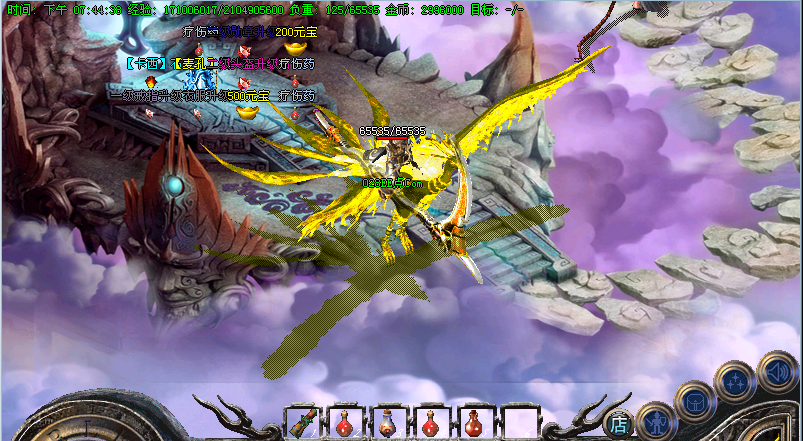Use the silver flask potion in the hotbar
The height and width of the screenshot is (441, 803).
pyautogui.click(x=389, y=423)
